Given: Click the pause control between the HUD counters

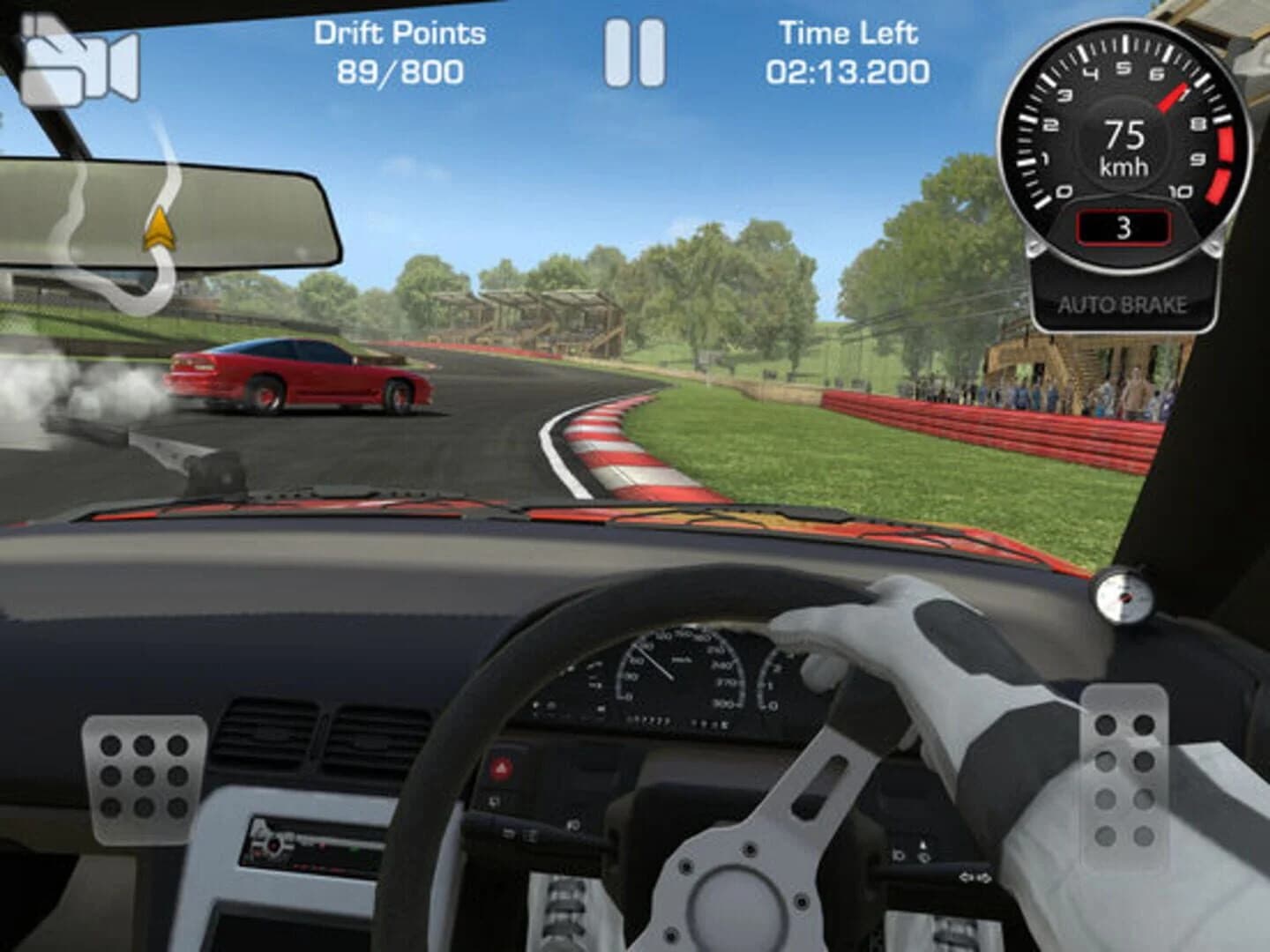Looking at the screenshot, I should (x=637, y=55).
